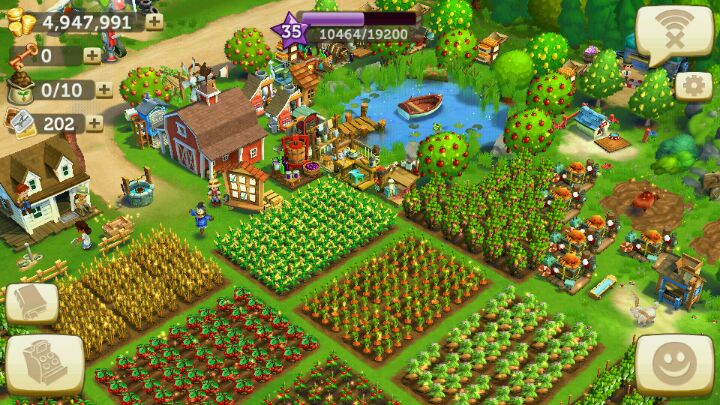Tap the plus button beside the coin total
Viewport: 720px width, 405px height.
155,22
